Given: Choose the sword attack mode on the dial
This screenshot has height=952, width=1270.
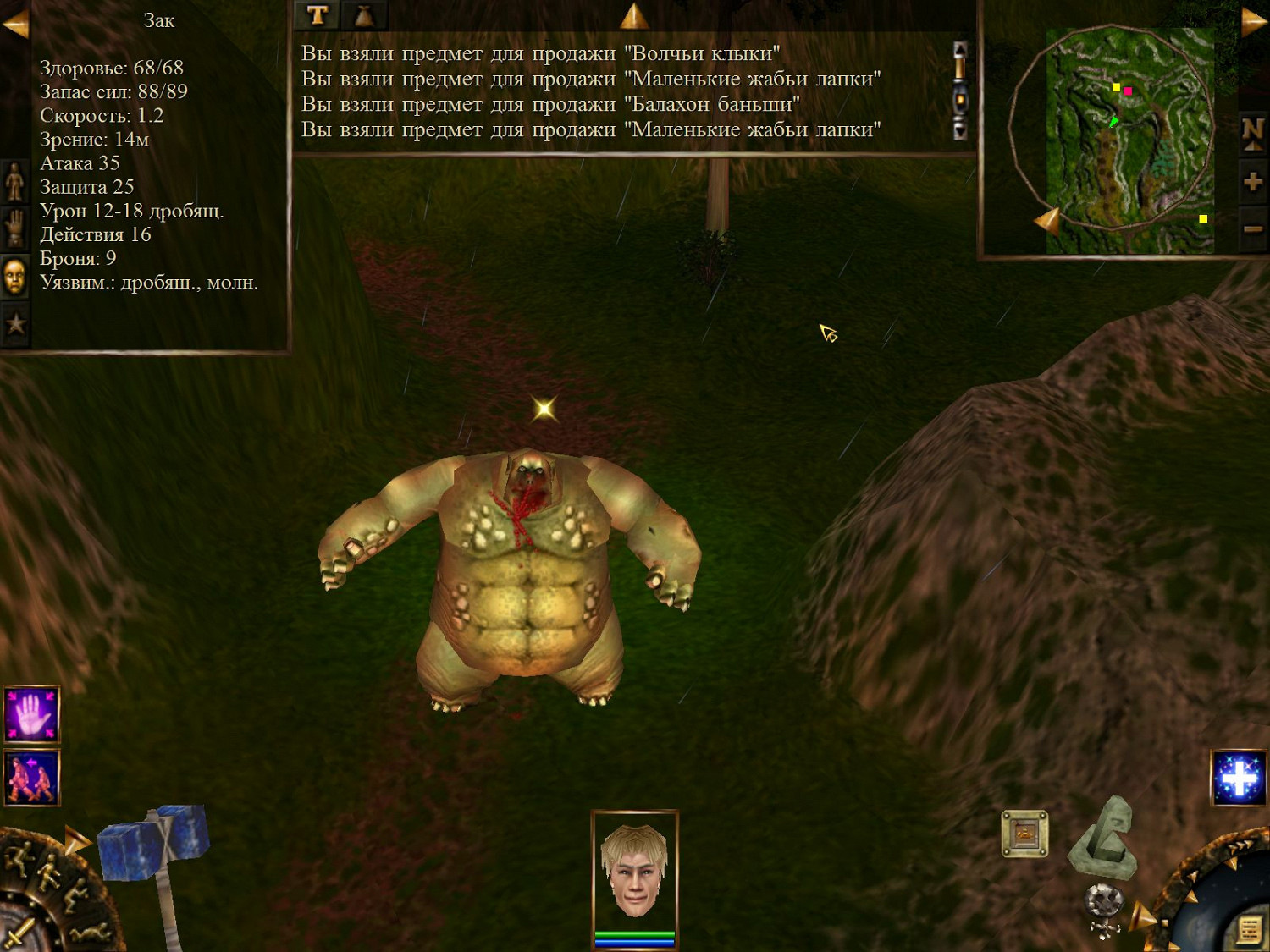Looking at the screenshot, I should pyautogui.click(x=19, y=931).
